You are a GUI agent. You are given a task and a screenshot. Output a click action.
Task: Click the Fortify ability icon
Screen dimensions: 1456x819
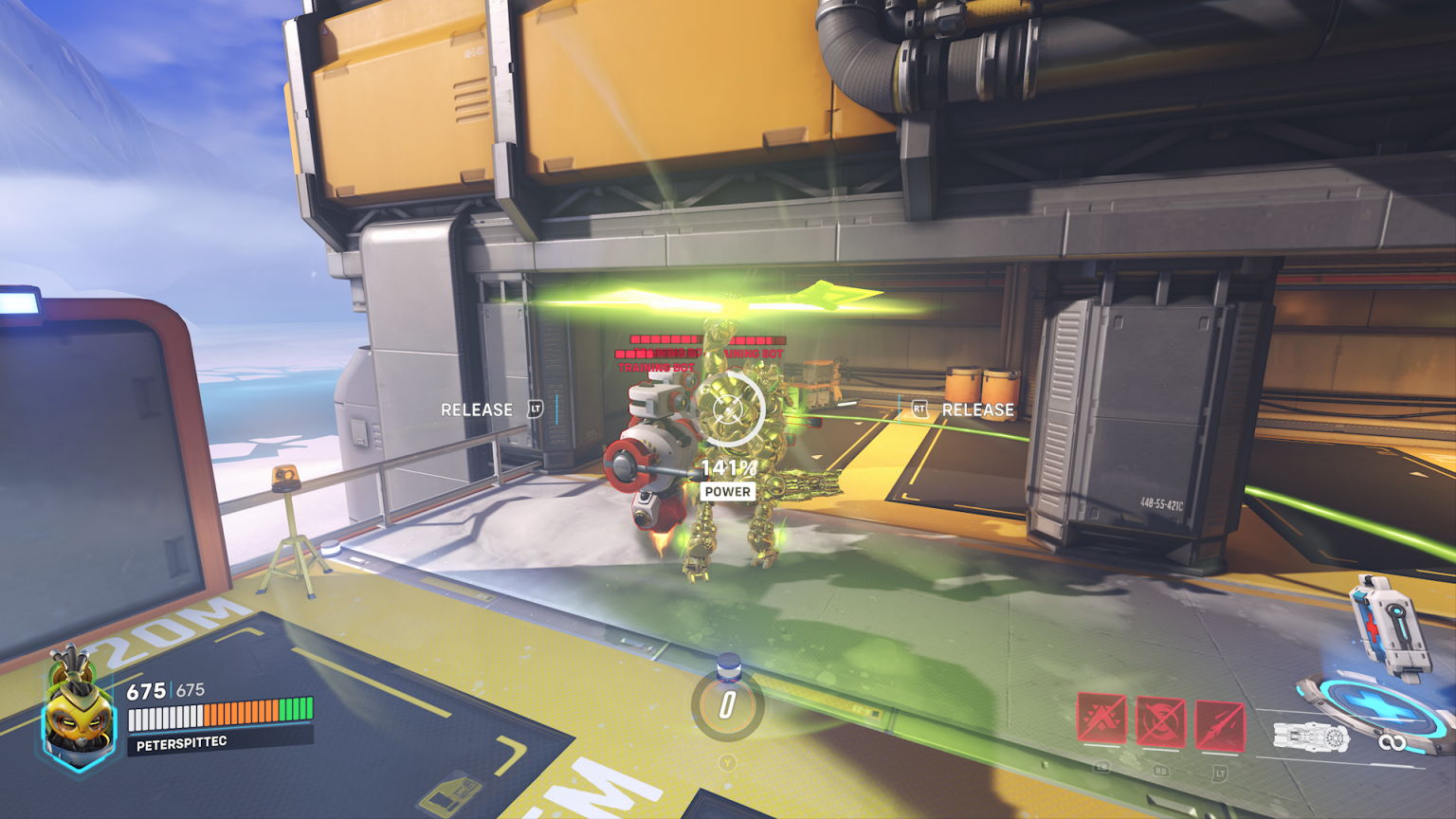[x=1101, y=719]
